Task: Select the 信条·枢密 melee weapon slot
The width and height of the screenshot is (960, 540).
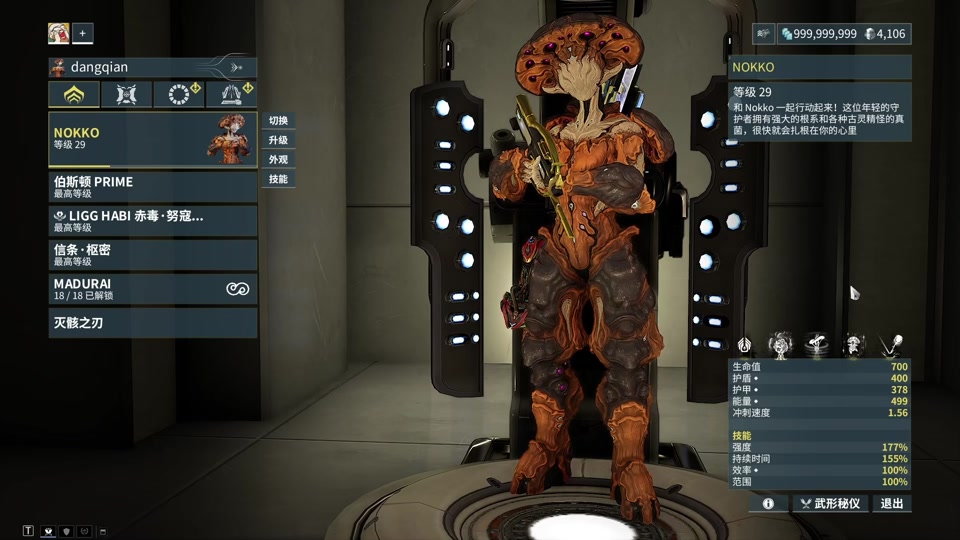Action: pos(152,255)
